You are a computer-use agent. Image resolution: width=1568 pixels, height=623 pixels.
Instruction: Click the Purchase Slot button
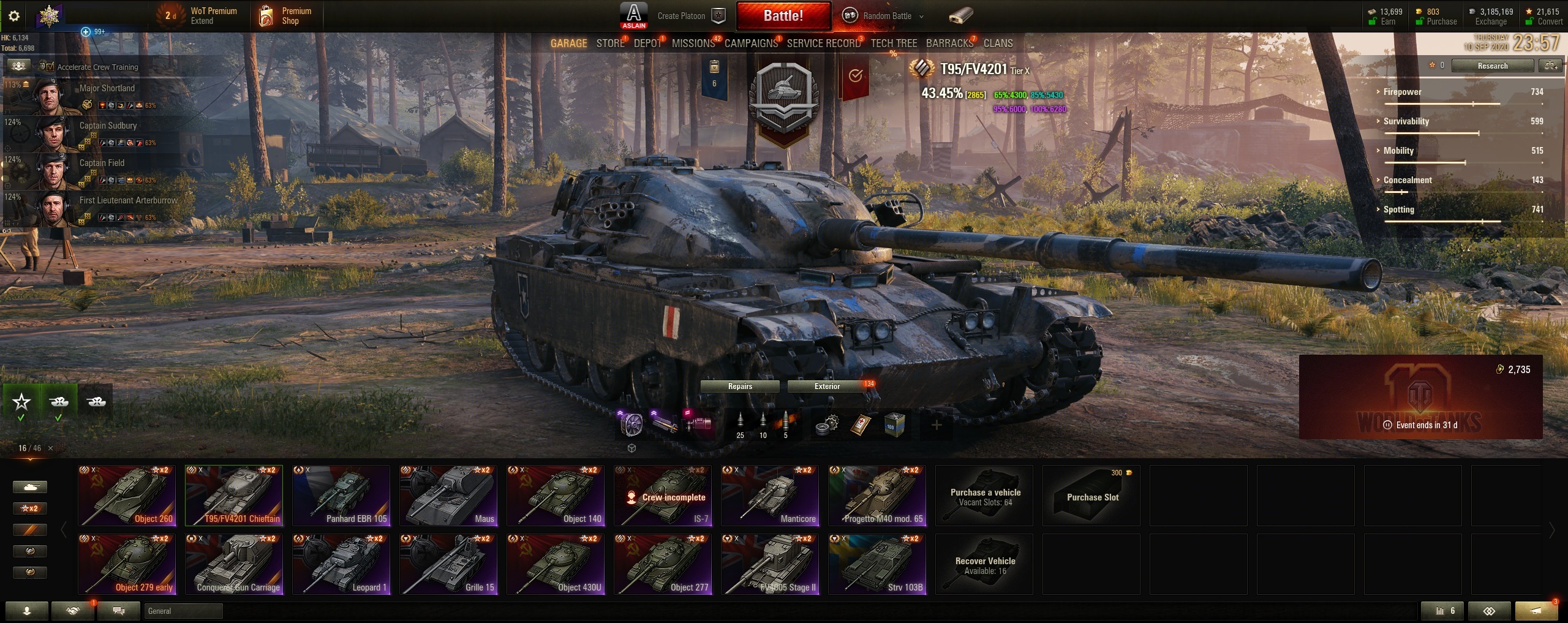[1090, 496]
